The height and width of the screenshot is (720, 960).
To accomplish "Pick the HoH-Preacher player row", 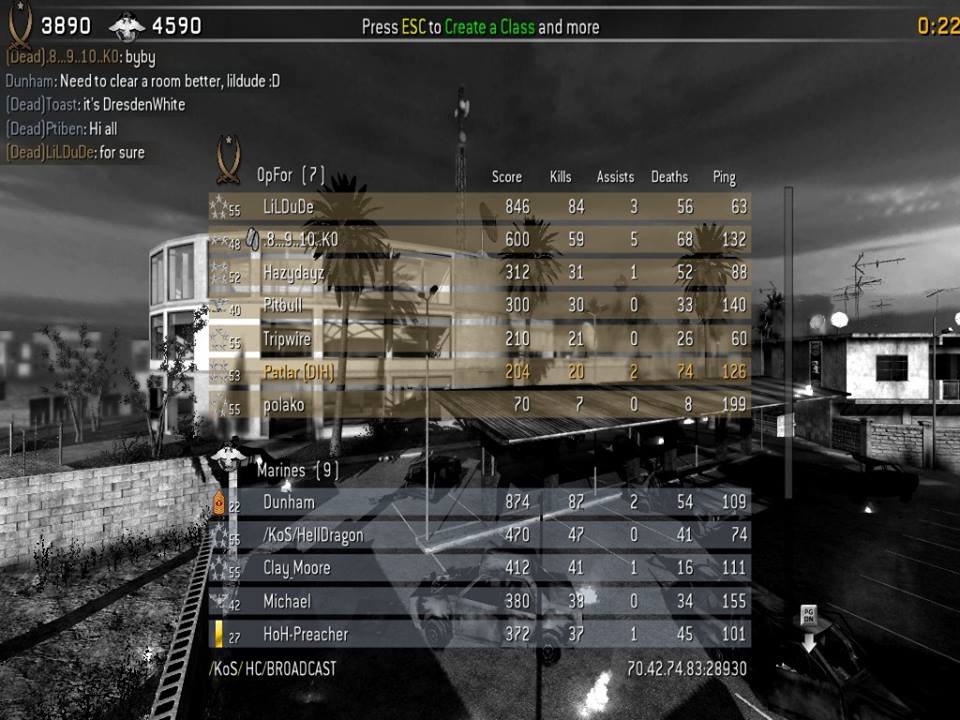I will 480,634.
